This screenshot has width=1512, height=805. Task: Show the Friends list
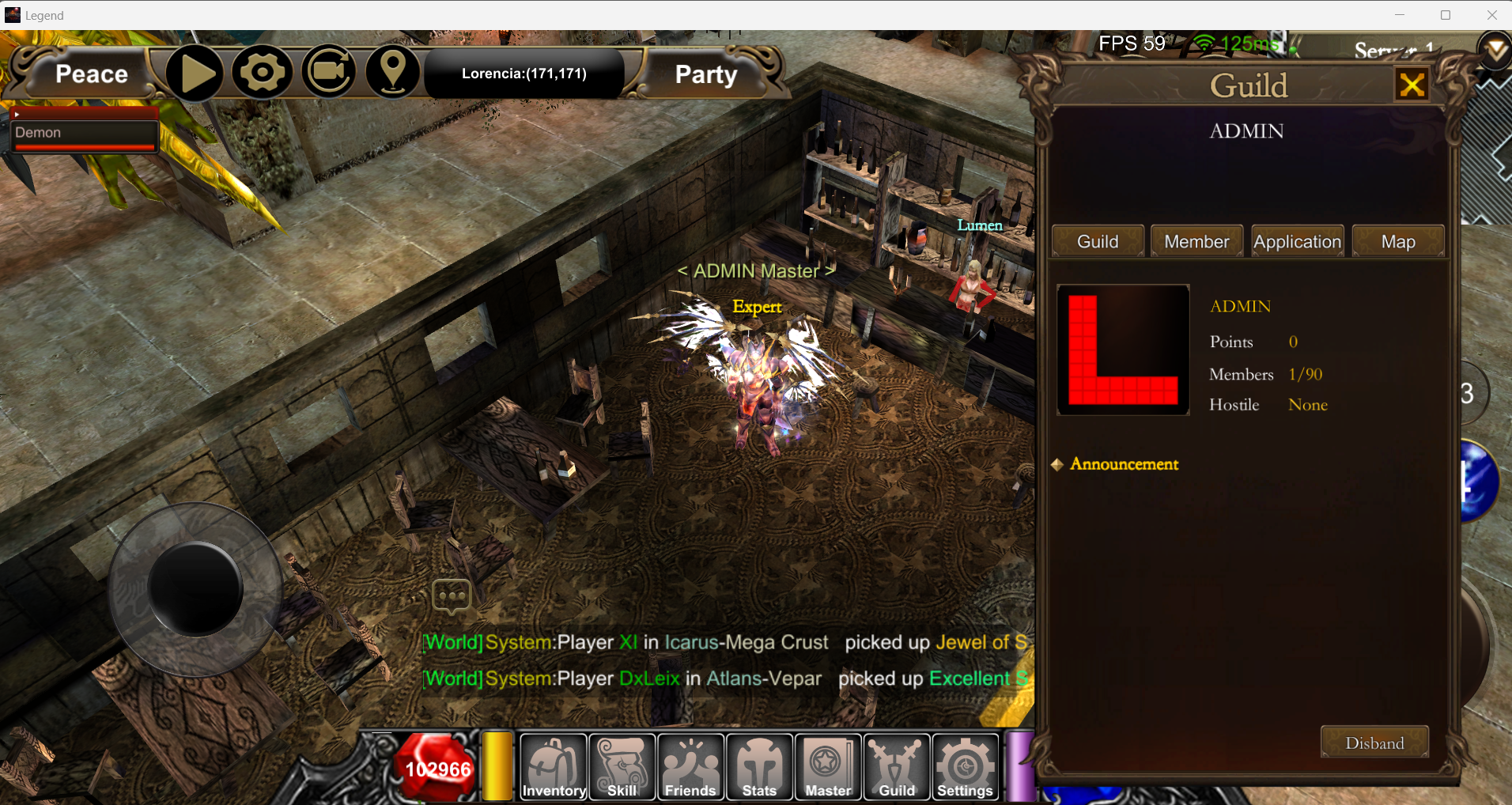click(690, 767)
